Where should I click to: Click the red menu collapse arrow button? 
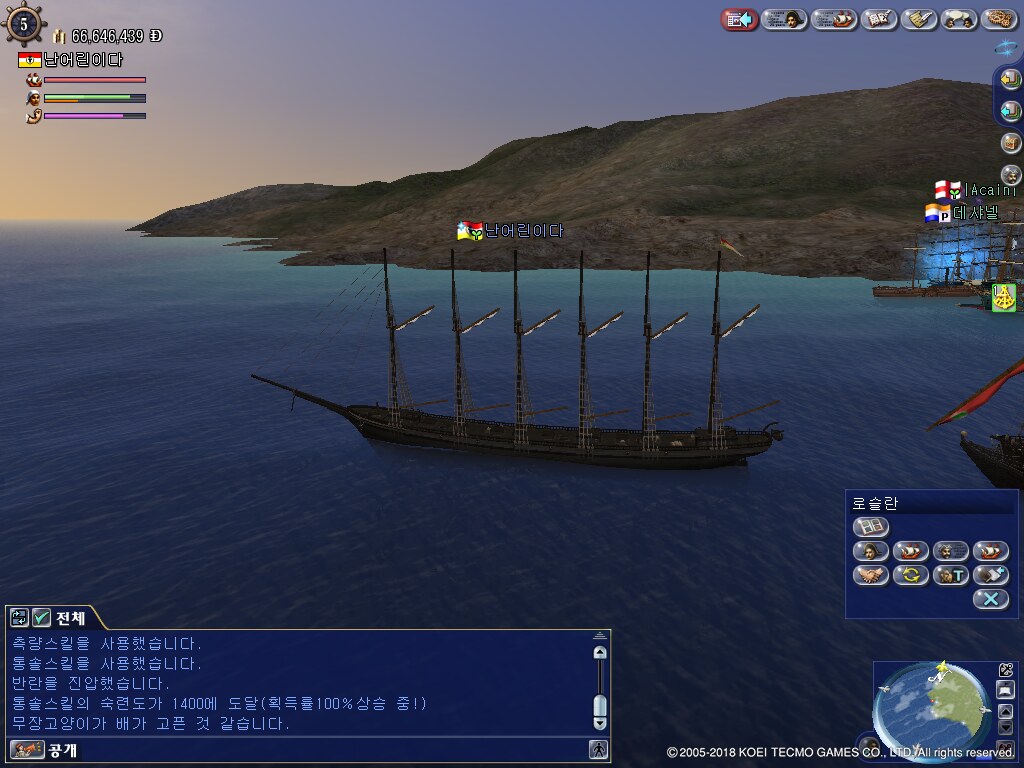pyautogui.click(x=739, y=19)
